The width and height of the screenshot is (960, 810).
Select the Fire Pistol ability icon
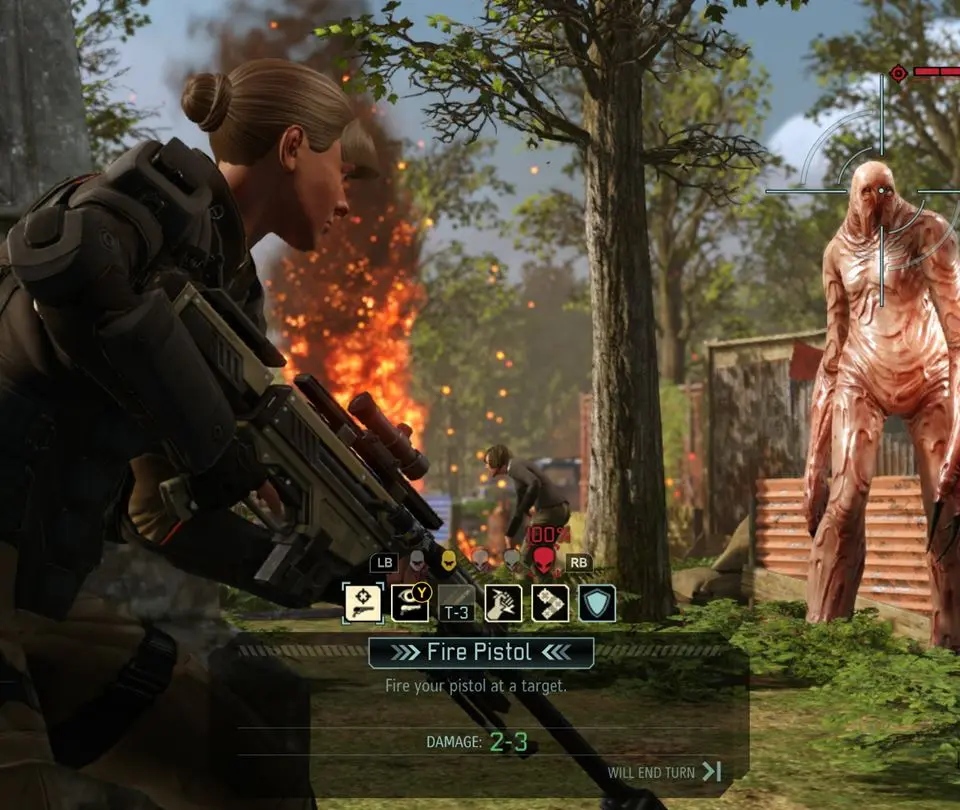tap(363, 603)
